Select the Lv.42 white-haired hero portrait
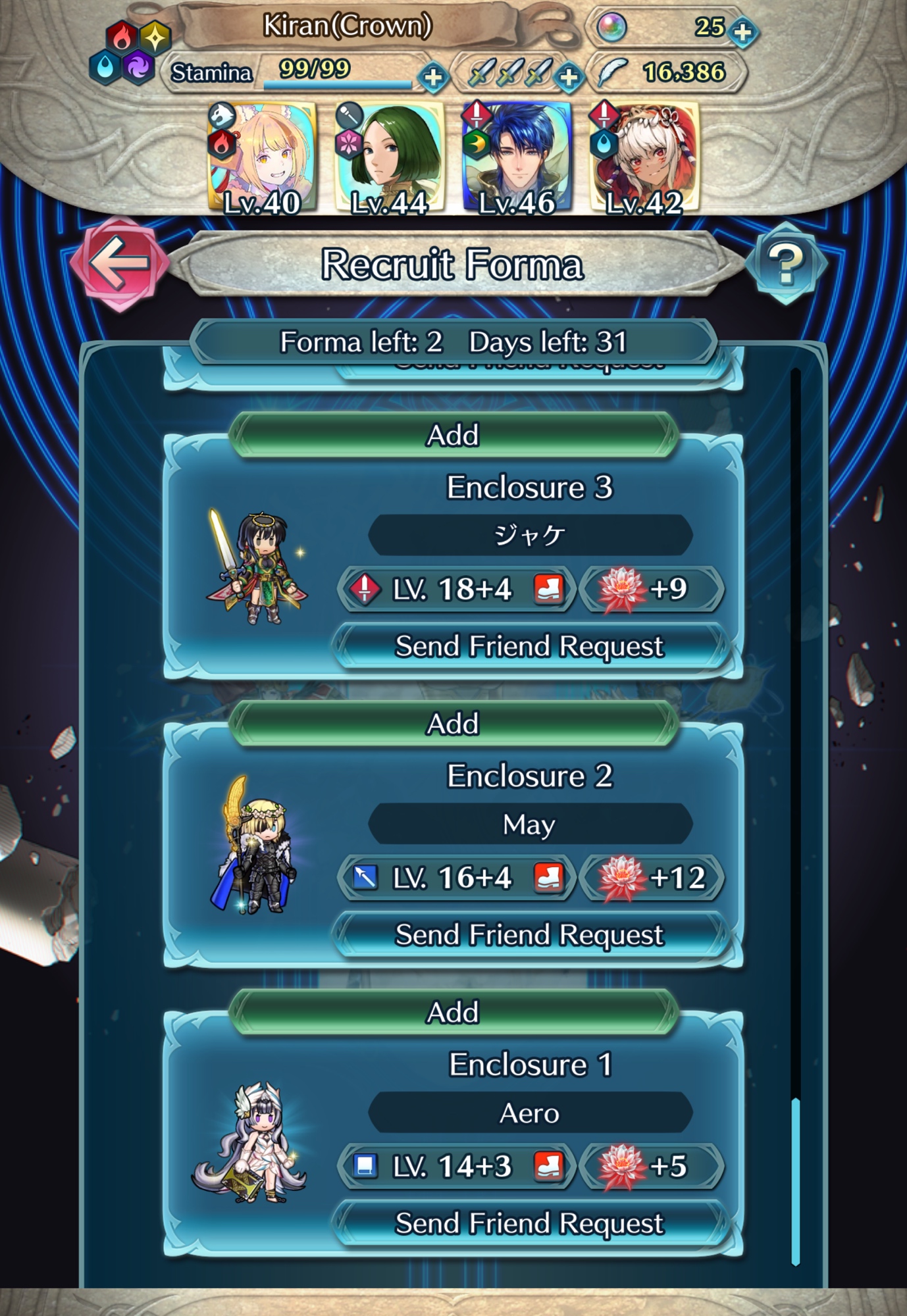907x1316 pixels. pyautogui.click(x=644, y=159)
